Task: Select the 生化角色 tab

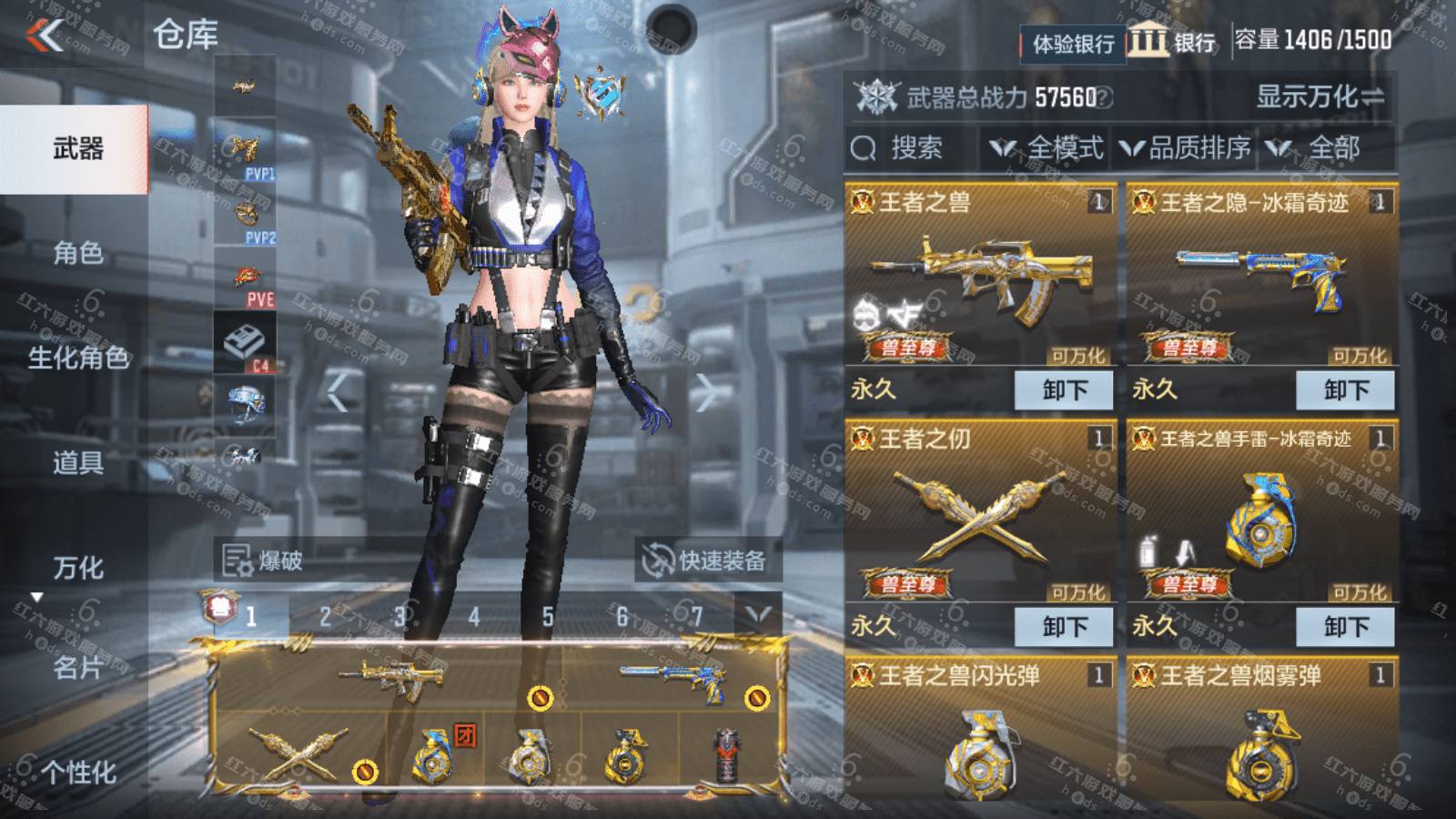Action: (76, 358)
